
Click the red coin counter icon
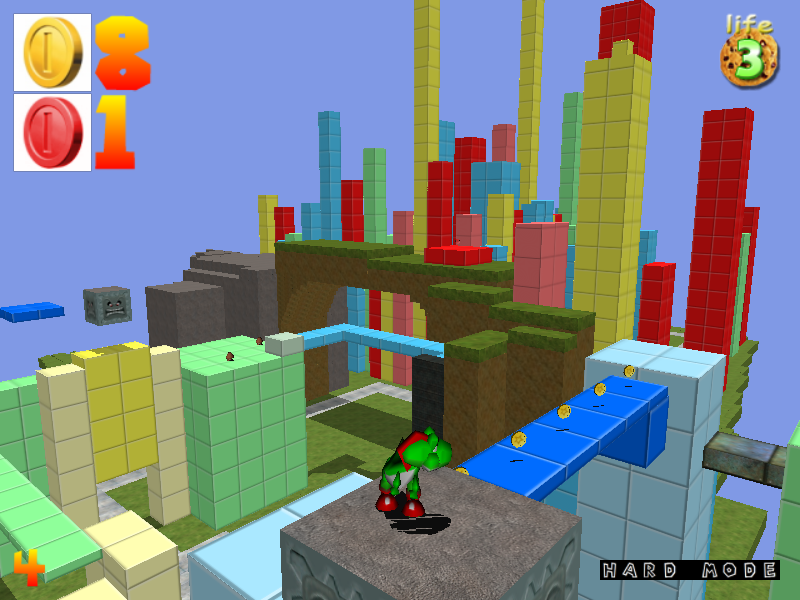pyautogui.click(x=52, y=131)
